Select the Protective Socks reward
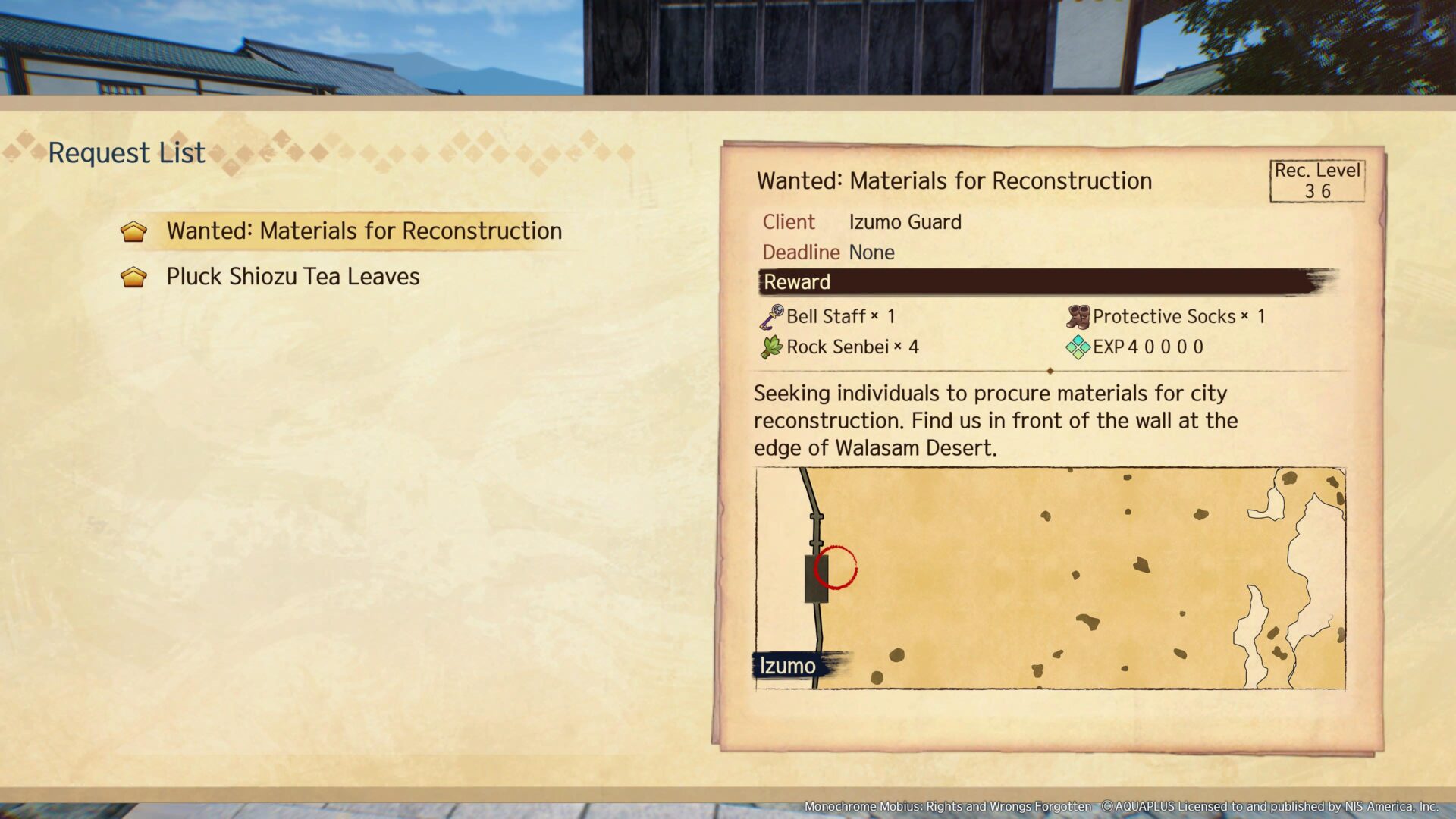Viewport: 1456px width, 819px height. pos(1166,316)
